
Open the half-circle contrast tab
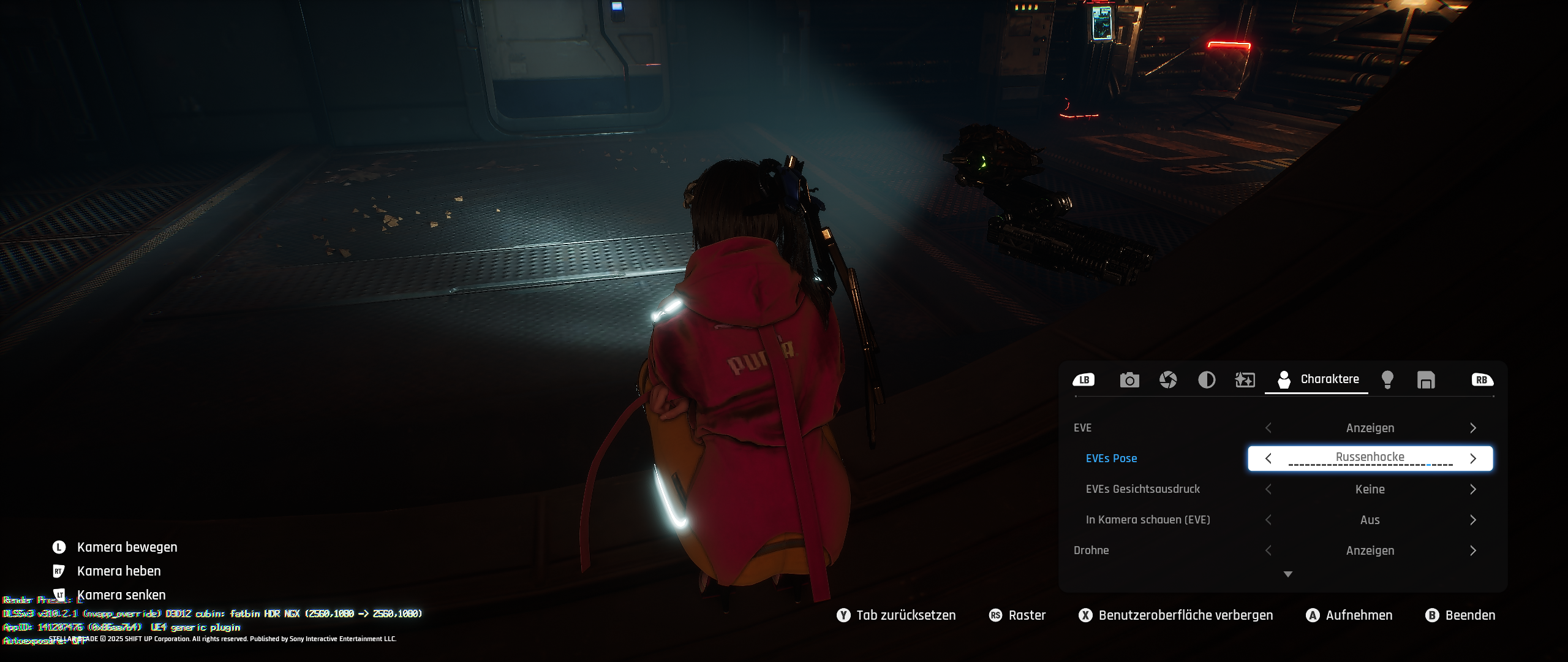coord(1207,380)
